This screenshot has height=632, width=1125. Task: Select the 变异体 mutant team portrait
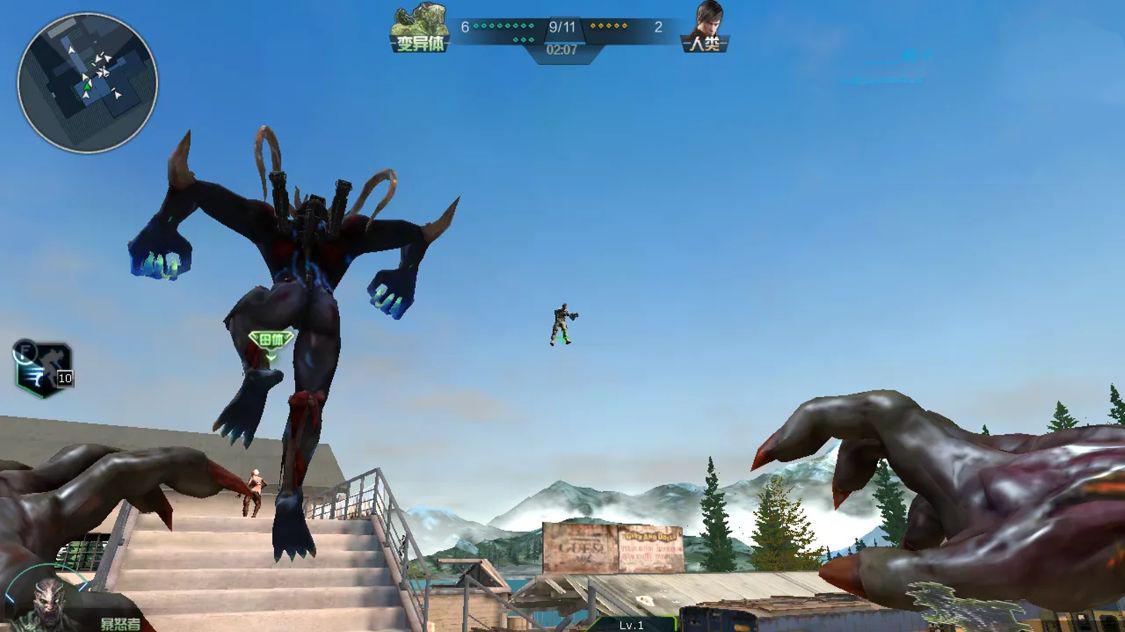pyautogui.click(x=419, y=27)
